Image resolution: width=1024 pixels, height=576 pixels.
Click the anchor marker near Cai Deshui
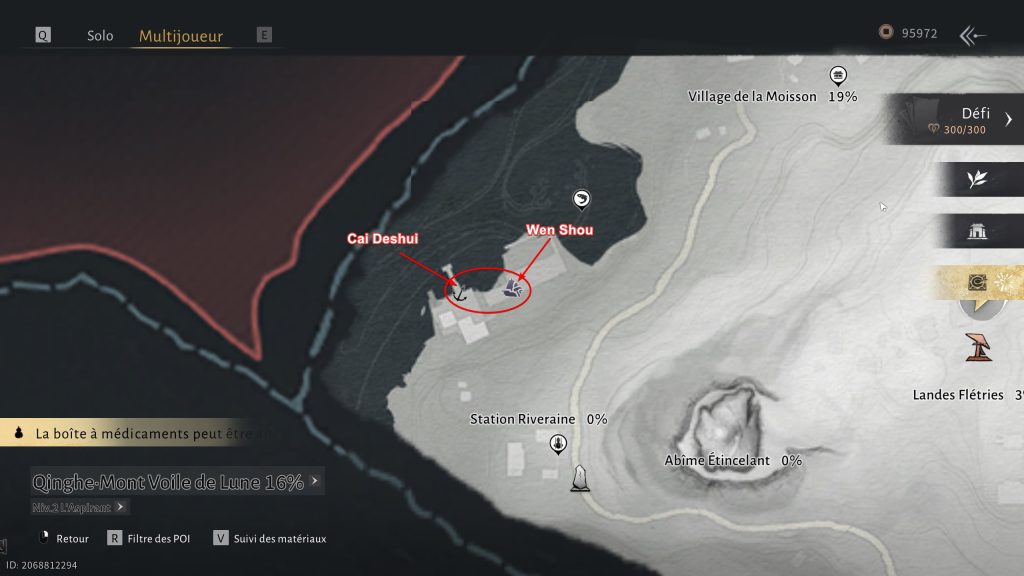point(458,293)
